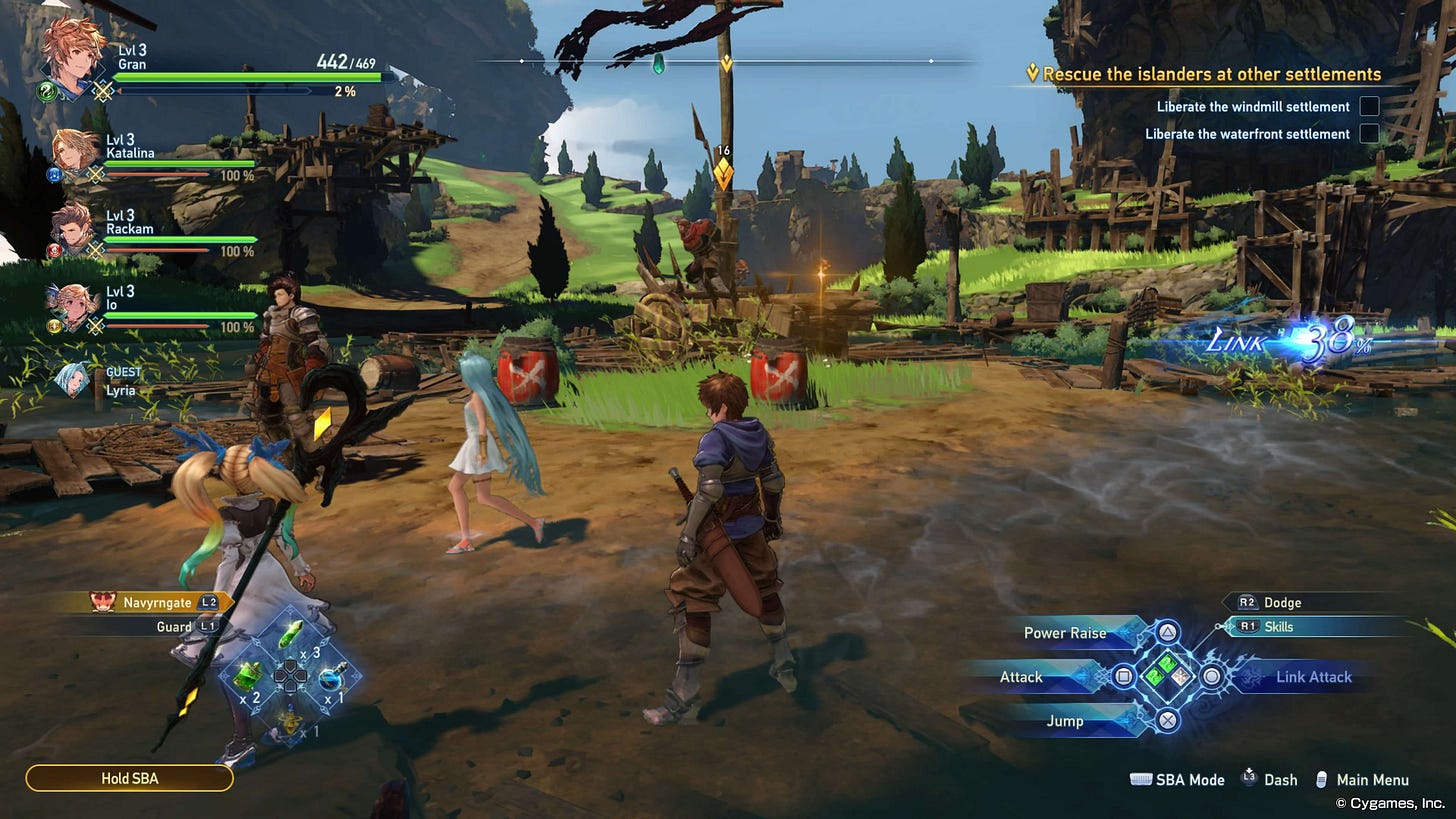Use the green crystal potion with three left
1456x819 pixels.
pyautogui.click(x=290, y=635)
